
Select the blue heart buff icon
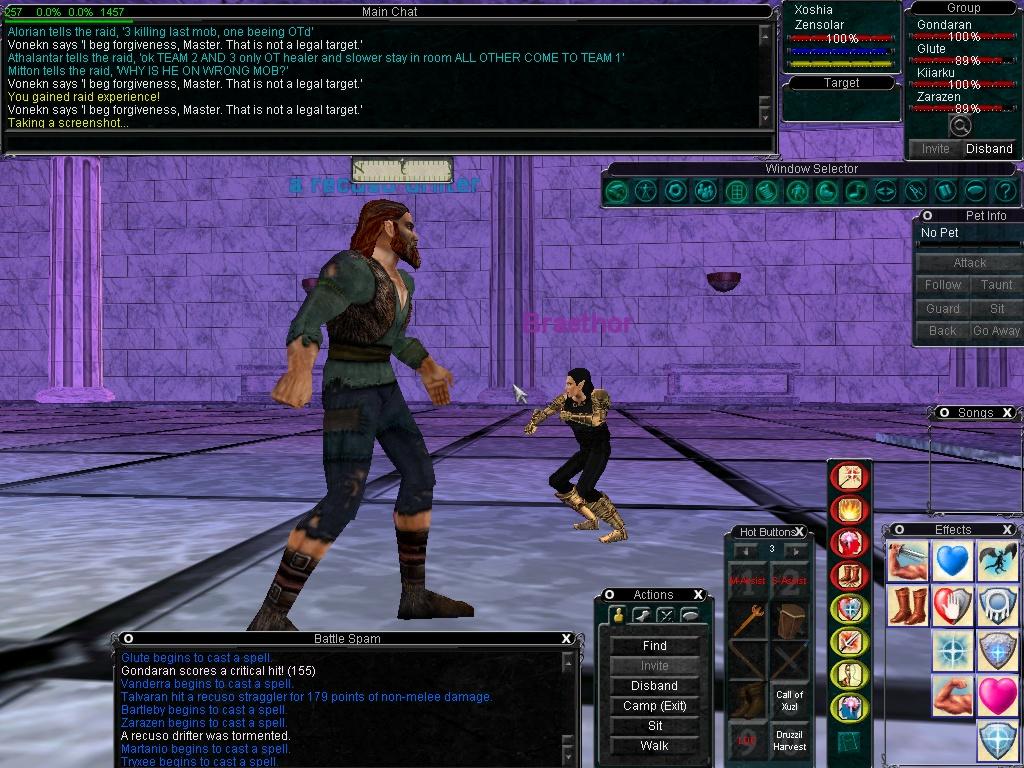click(953, 562)
